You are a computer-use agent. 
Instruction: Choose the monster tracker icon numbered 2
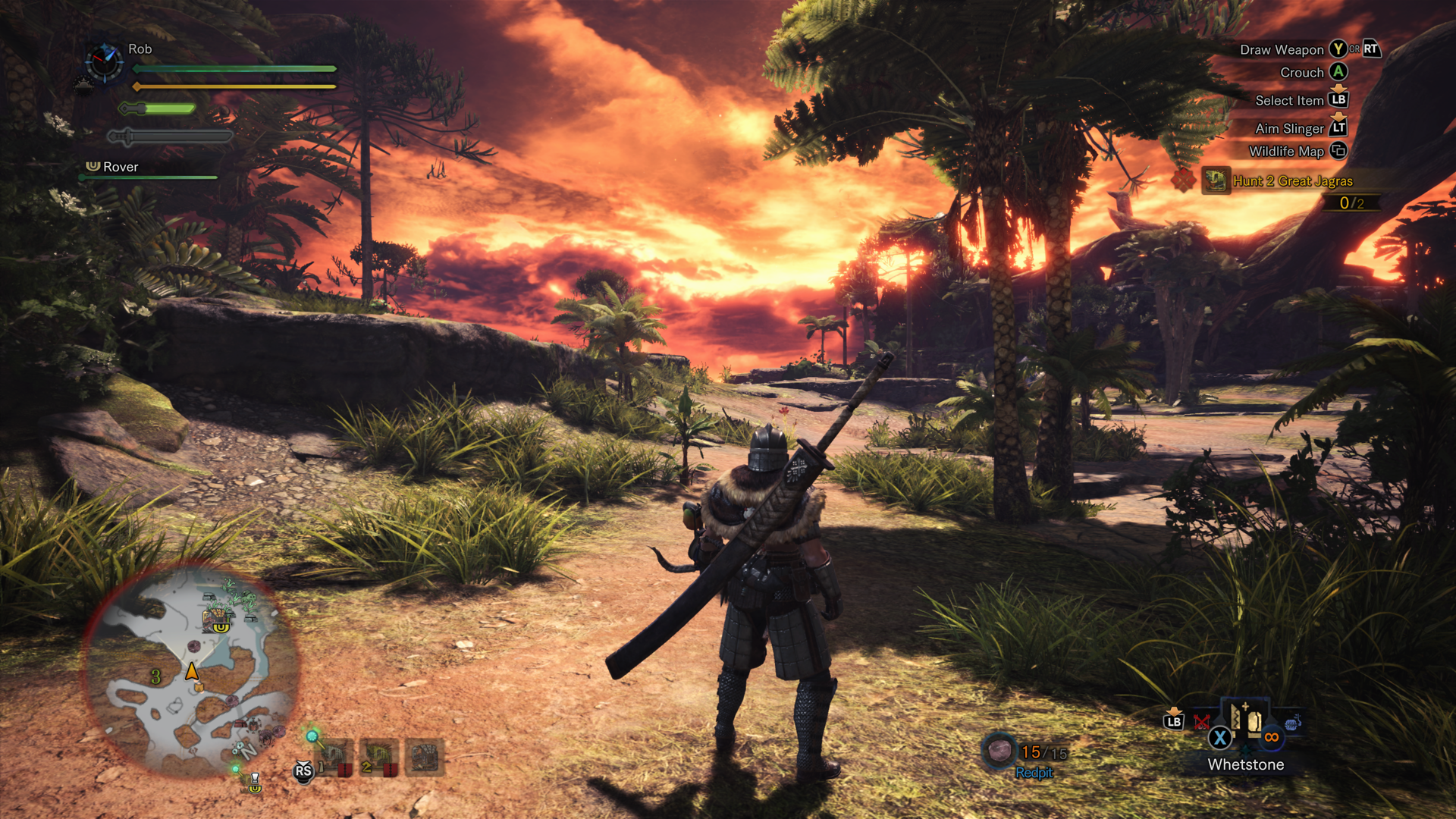pyautogui.click(x=379, y=758)
